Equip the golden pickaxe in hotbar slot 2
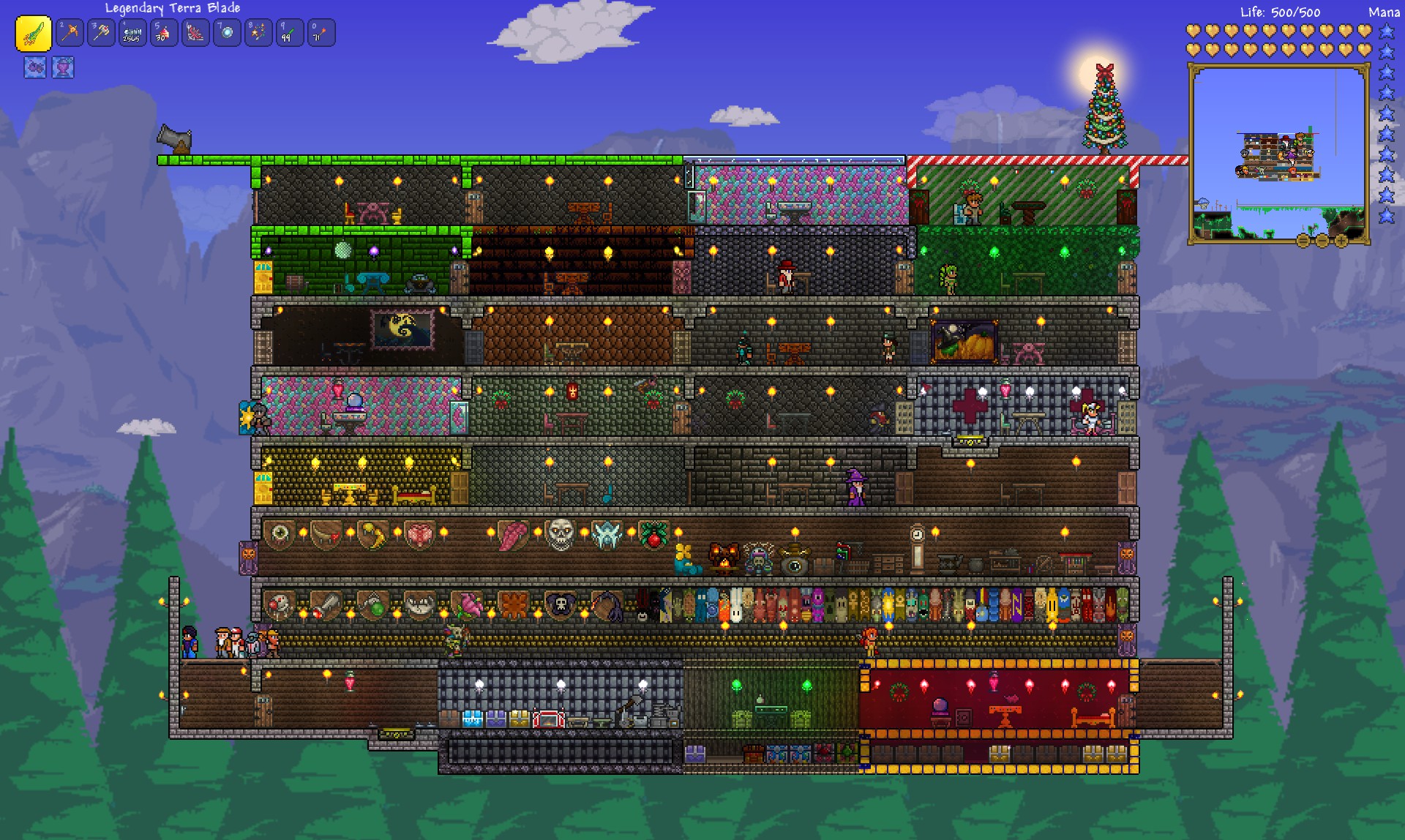The image size is (1405, 840). point(70,33)
